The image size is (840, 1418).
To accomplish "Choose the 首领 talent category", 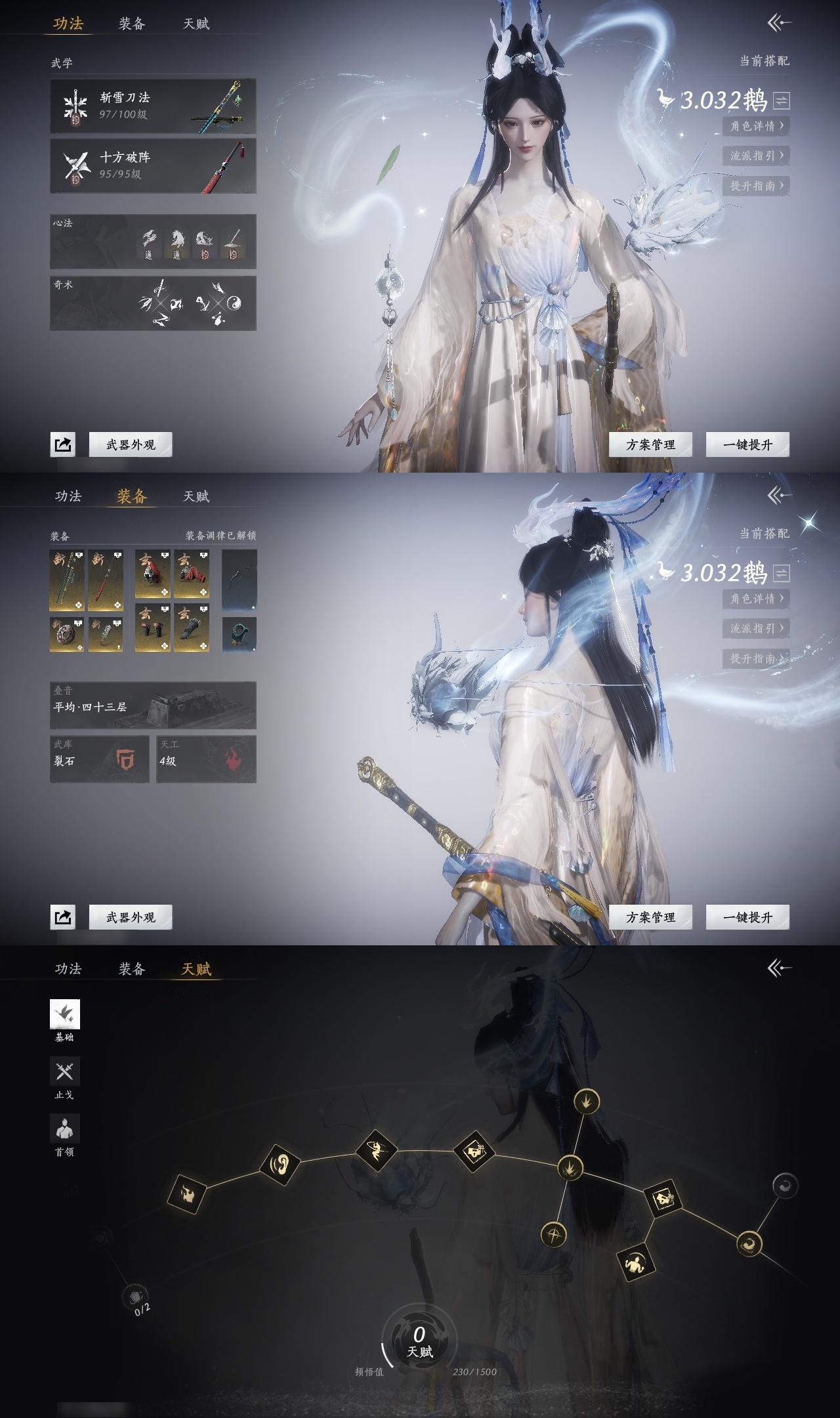I will click(x=64, y=1130).
